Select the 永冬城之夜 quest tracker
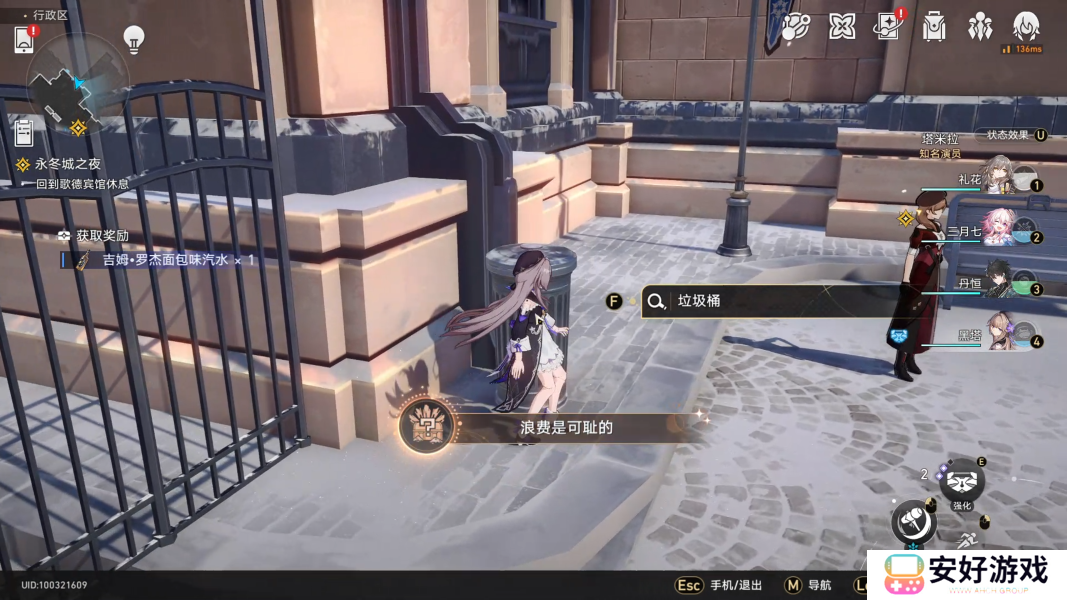 coord(67,164)
